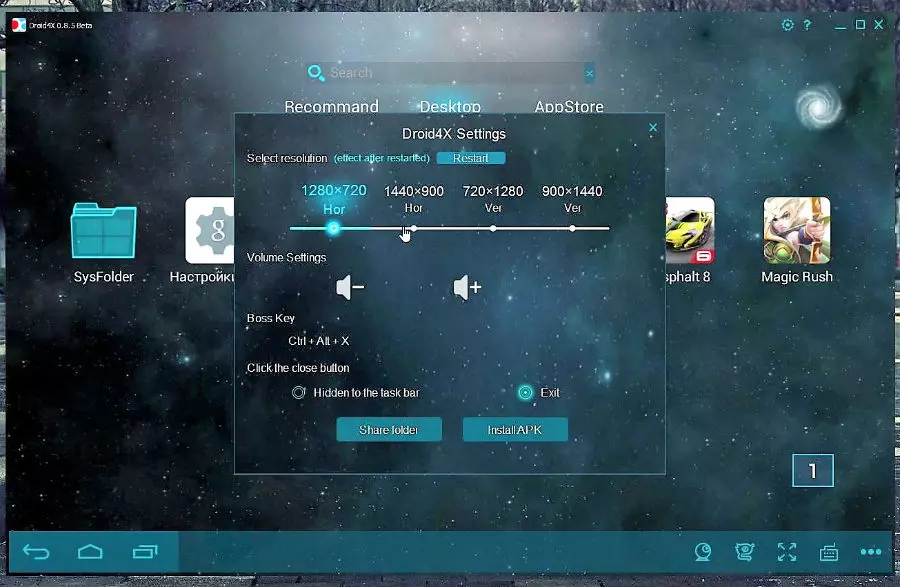Tap the Android back arrow button
The image size is (900, 587).
36,552
